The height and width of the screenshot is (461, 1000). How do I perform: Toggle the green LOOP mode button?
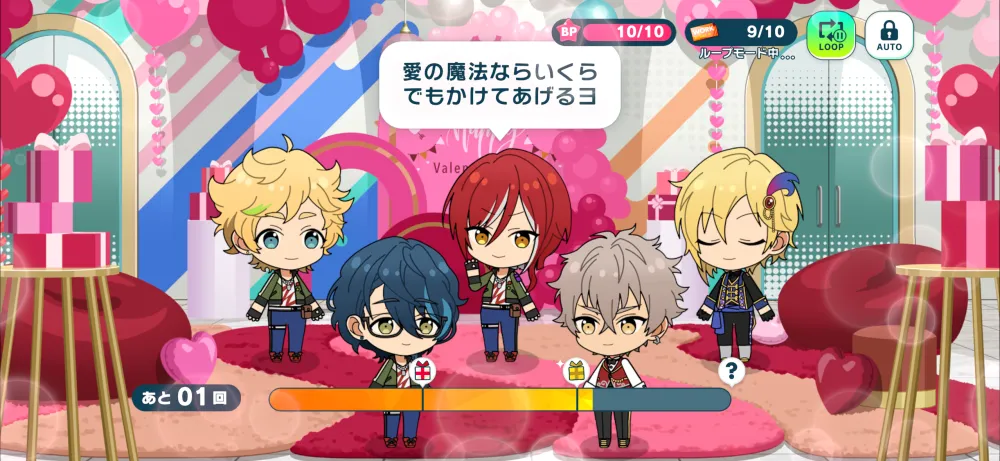tap(831, 35)
